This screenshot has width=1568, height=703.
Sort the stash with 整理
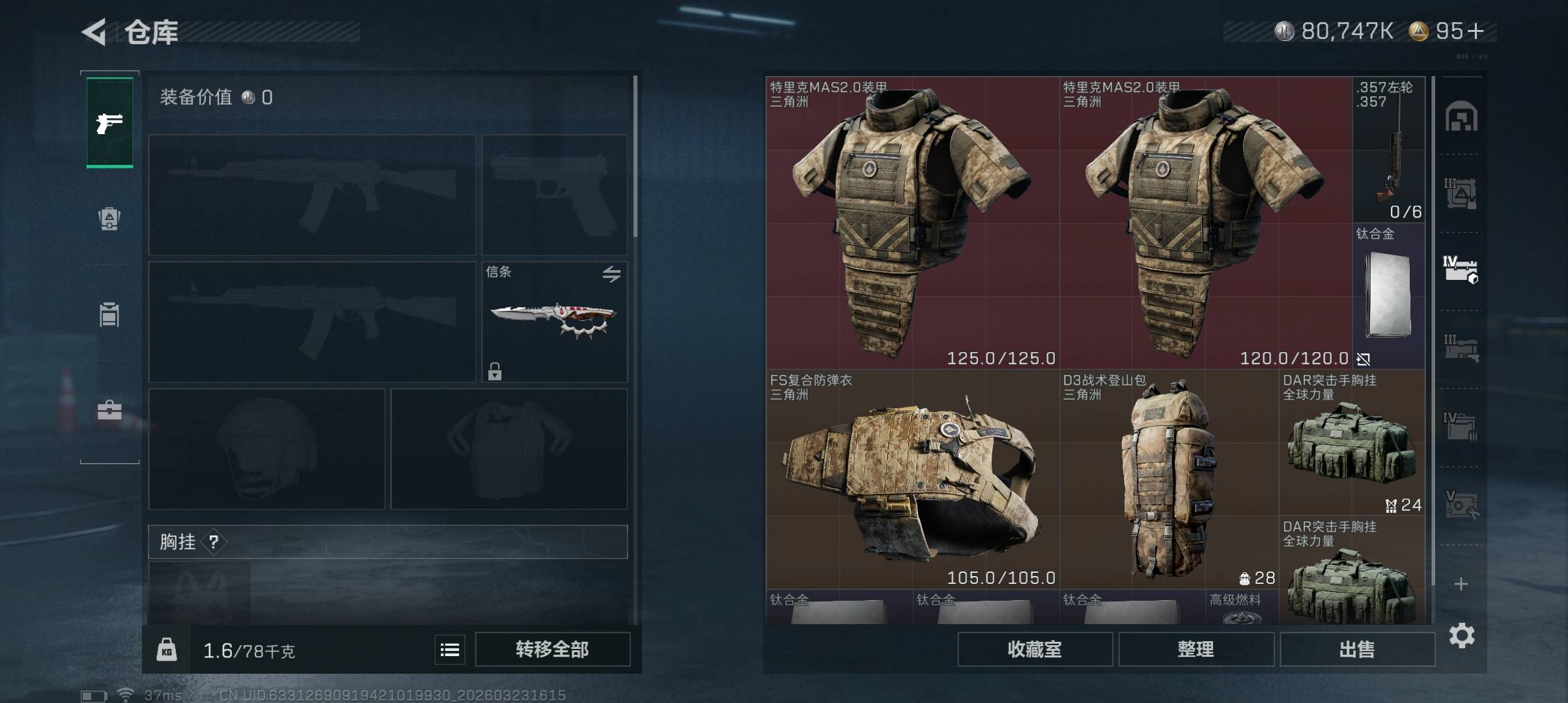(x=1196, y=649)
